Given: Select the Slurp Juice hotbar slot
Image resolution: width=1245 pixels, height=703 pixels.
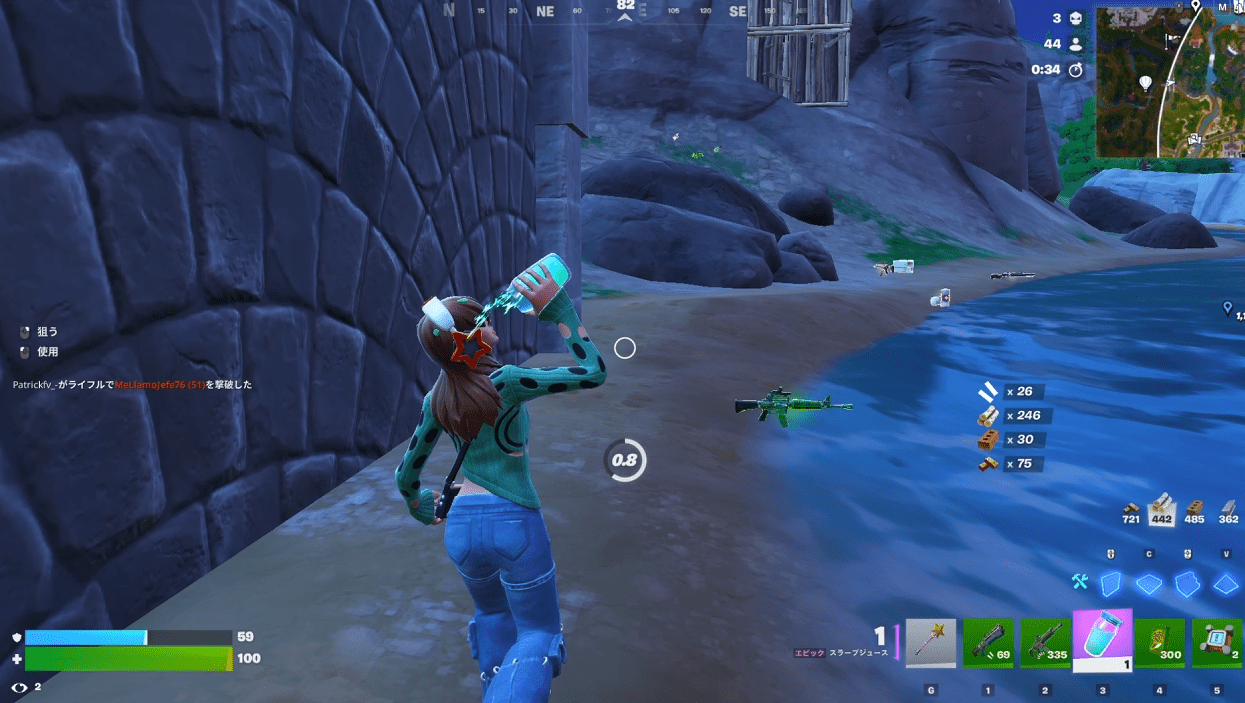Looking at the screenshot, I should (x=1102, y=639).
